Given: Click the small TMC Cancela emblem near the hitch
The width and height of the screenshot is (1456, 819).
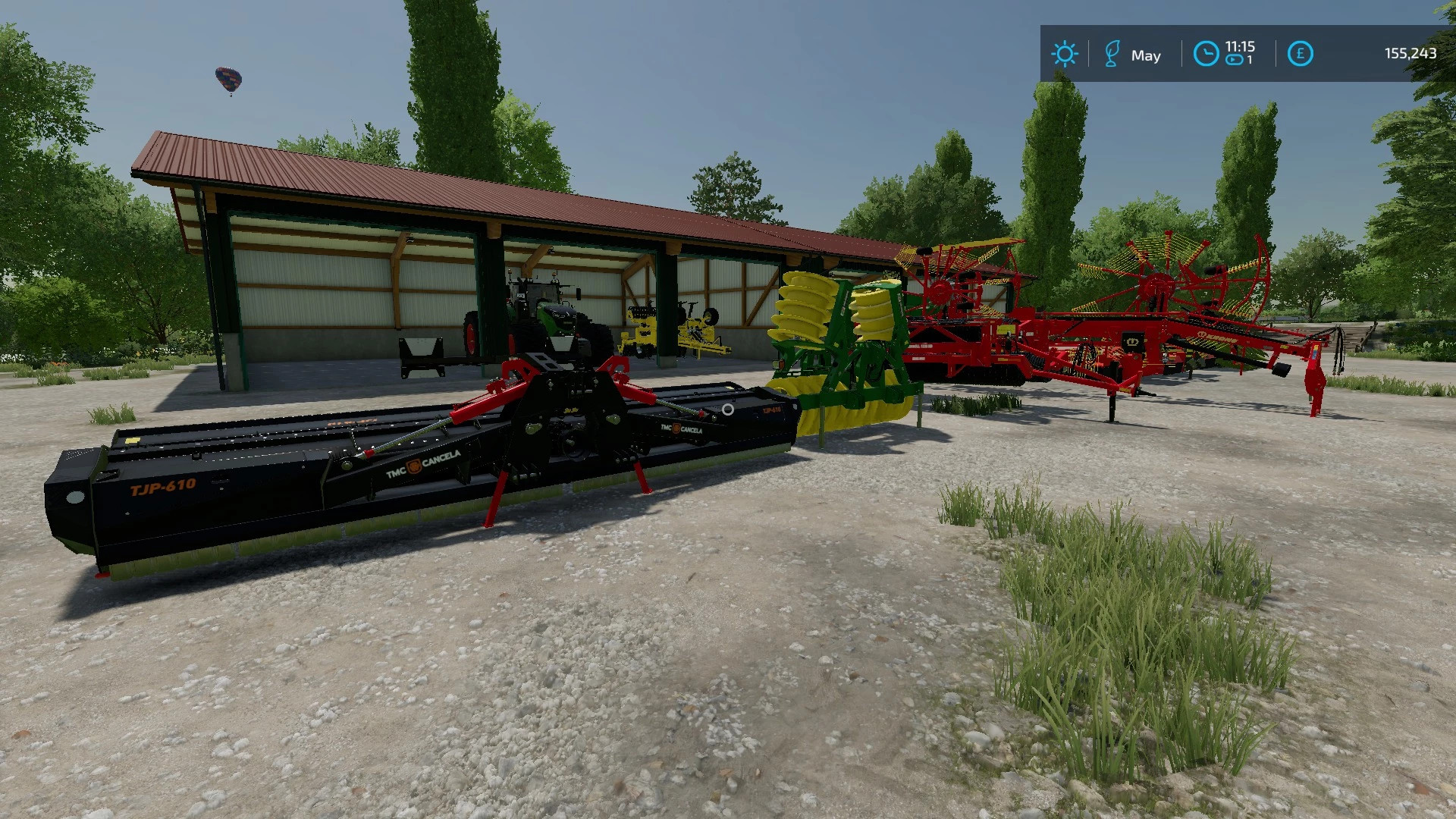Looking at the screenshot, I should point(681,429).
